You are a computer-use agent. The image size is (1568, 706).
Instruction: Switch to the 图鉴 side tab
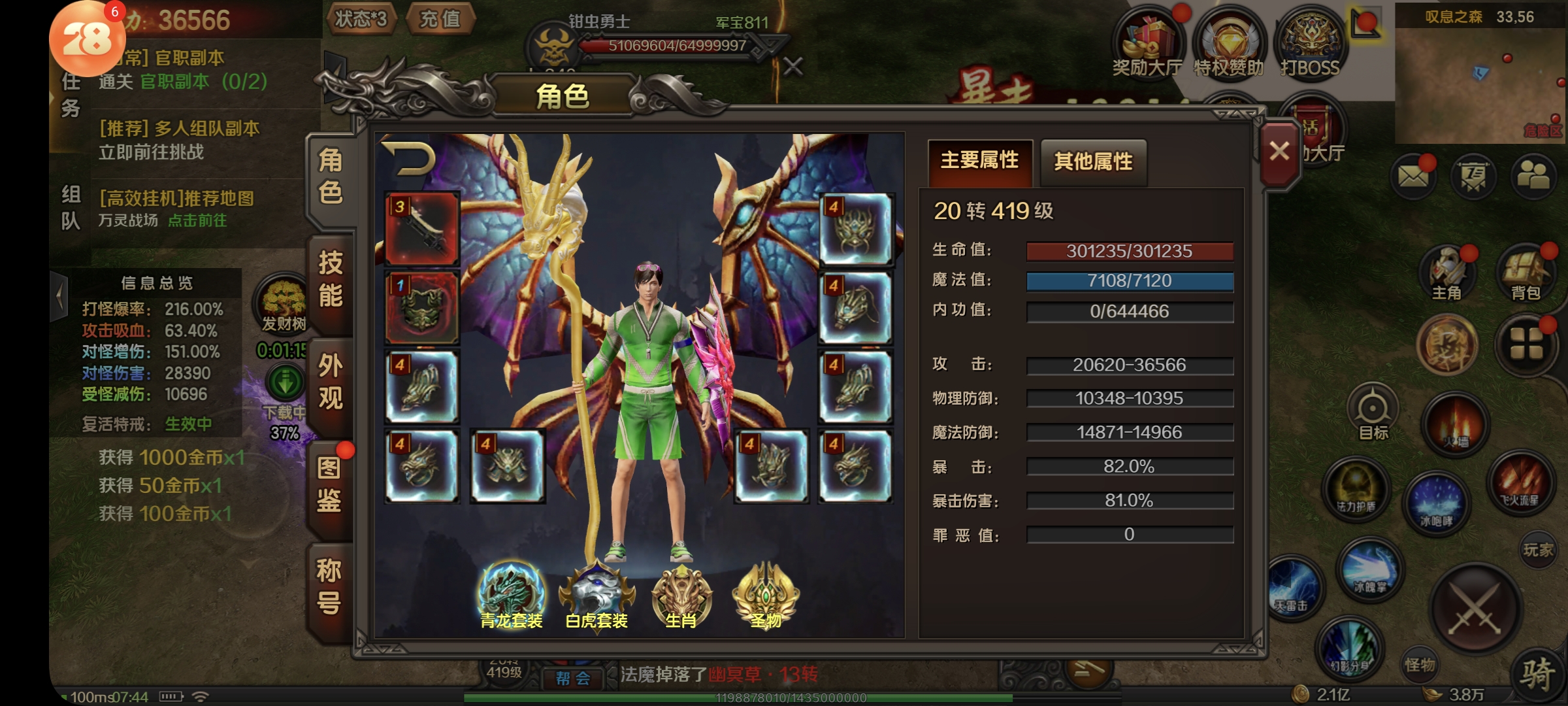click(x=329, y=484)
